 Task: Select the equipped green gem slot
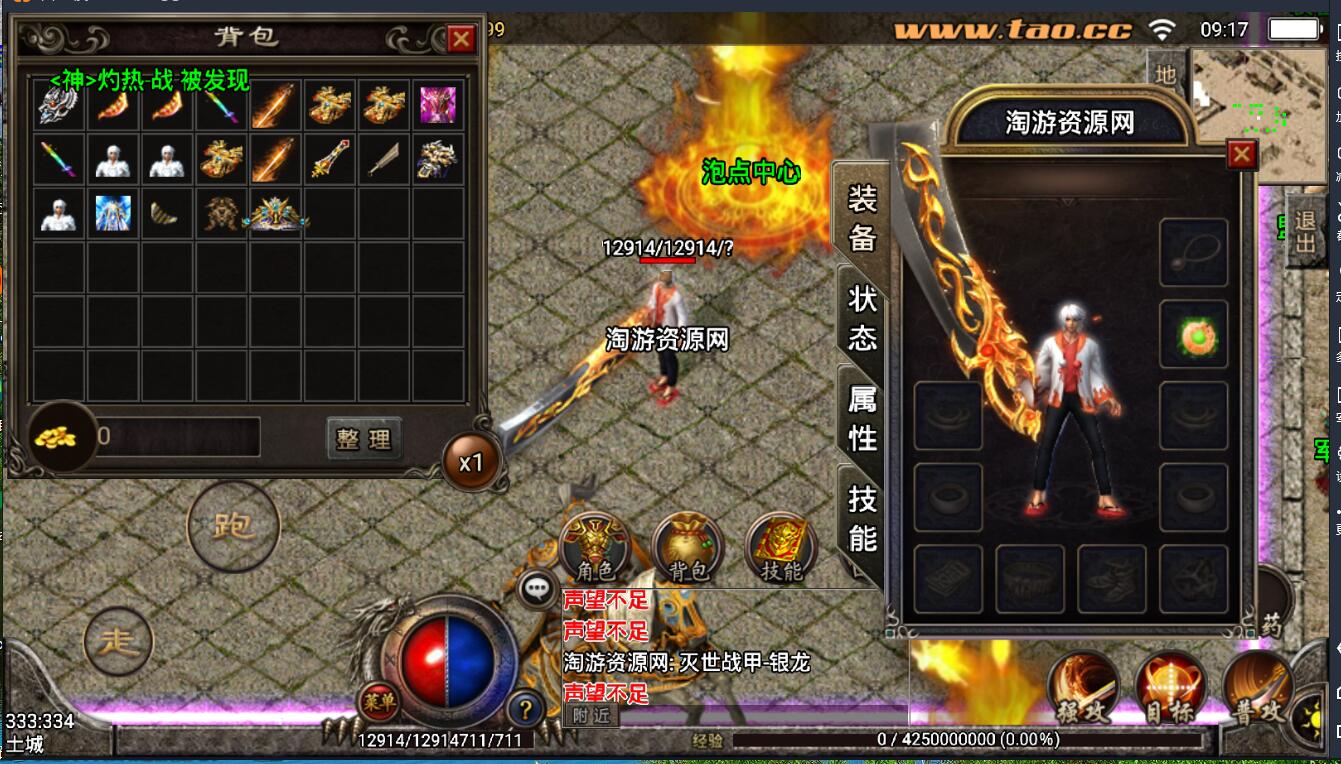point(1193,335)
